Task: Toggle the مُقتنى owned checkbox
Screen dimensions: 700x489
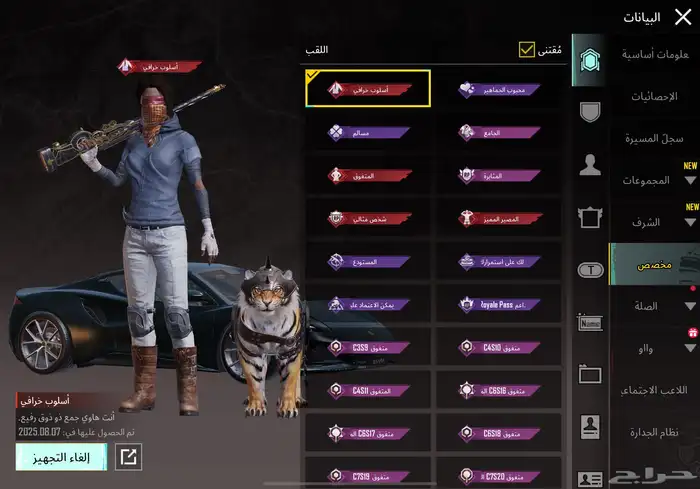Action: [x=527, y=49]
